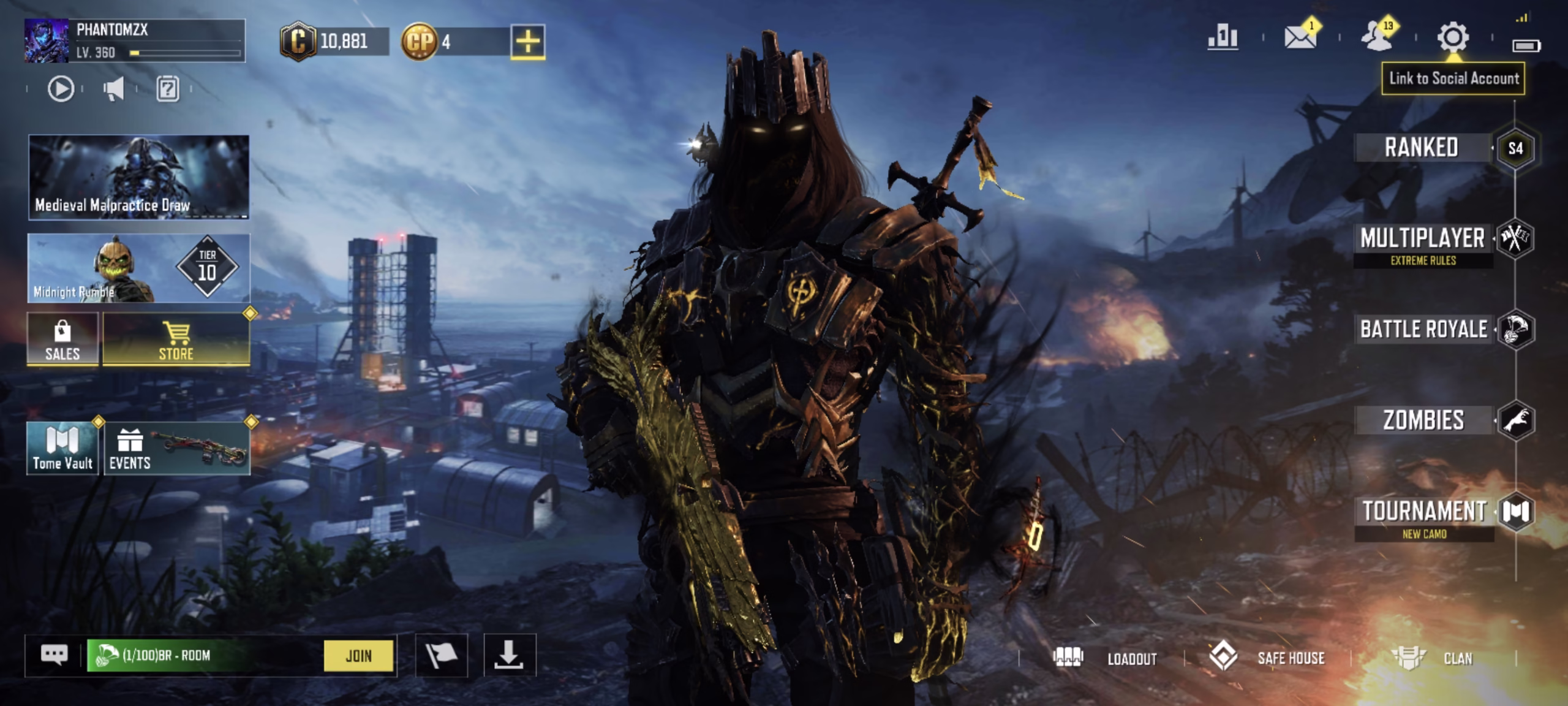
Task: Open the chat bubble icon
Action: [54, 655]
